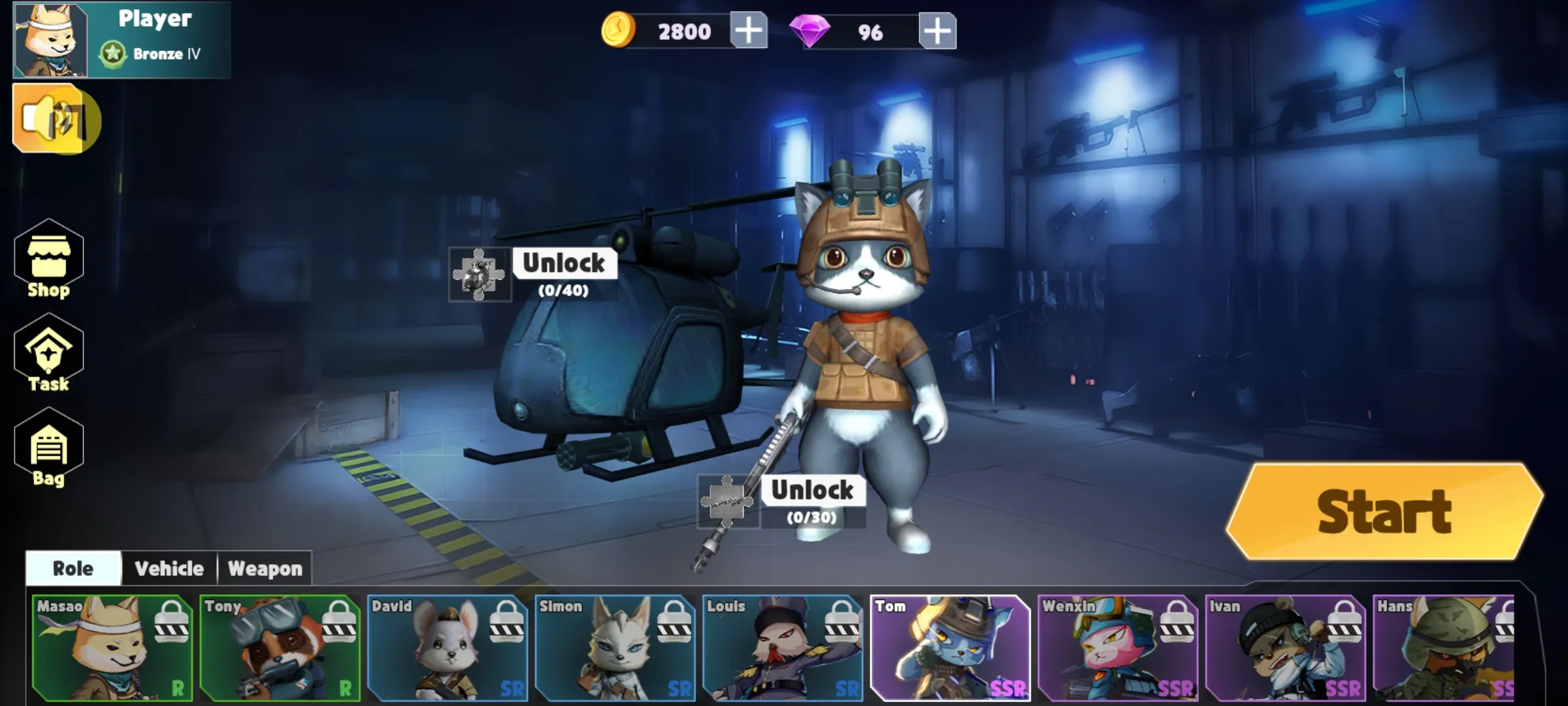This screenshot has height=706, width=1568.
Task: Tap the gold coin currency icon
Action: (x=619, y=29)
